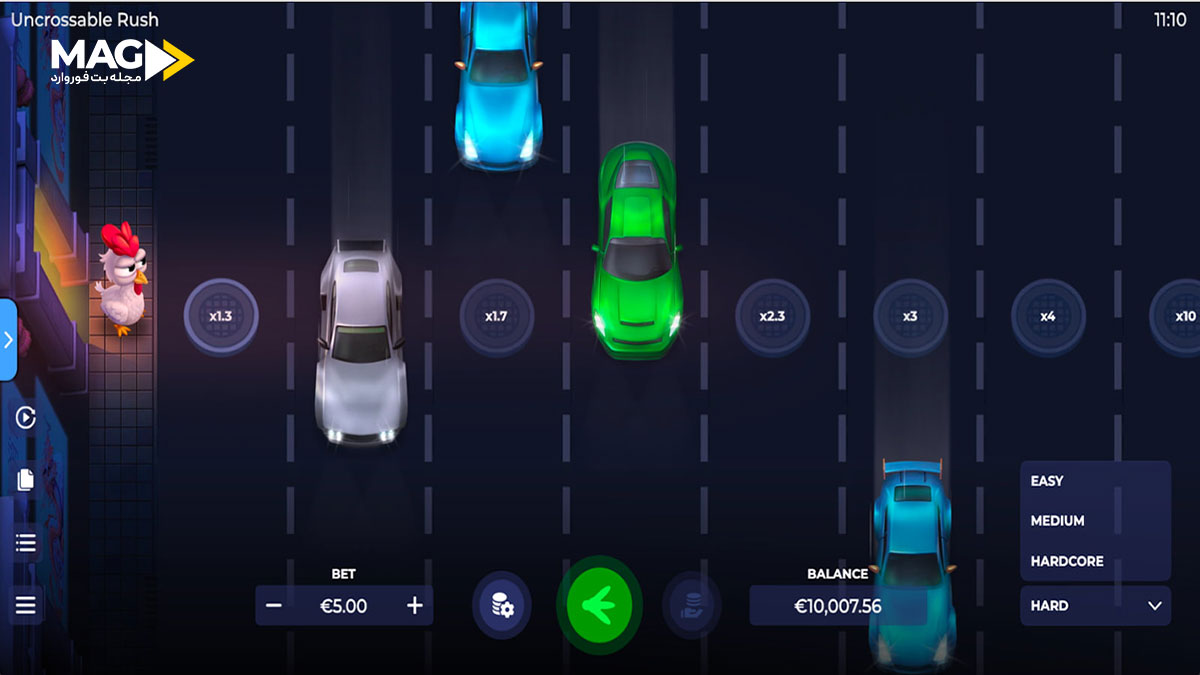This screenshot has width=1200, height=675.
Task: Open the hamburger main menu
Action: (26, 605)
